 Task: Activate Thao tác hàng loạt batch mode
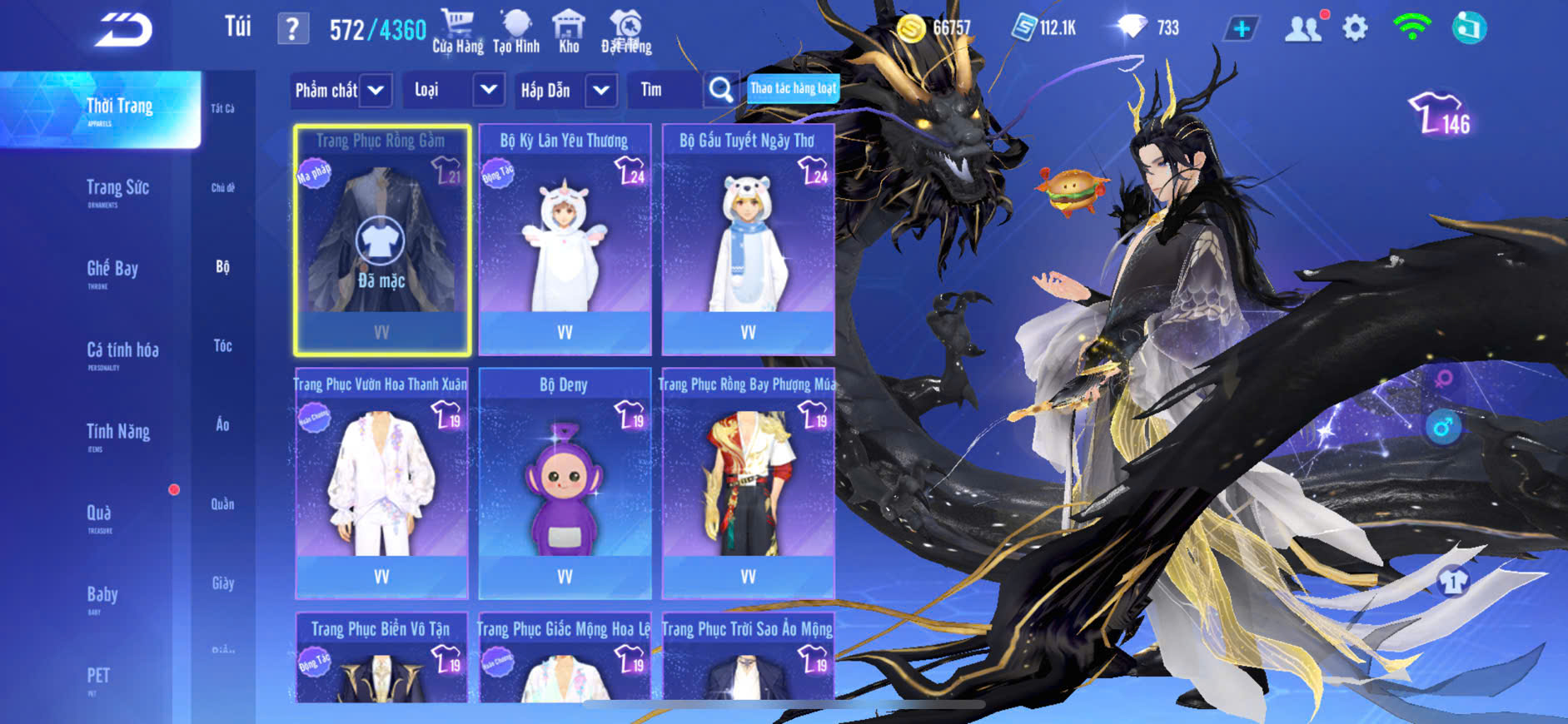pyautogui.click(x=793, y=88)
